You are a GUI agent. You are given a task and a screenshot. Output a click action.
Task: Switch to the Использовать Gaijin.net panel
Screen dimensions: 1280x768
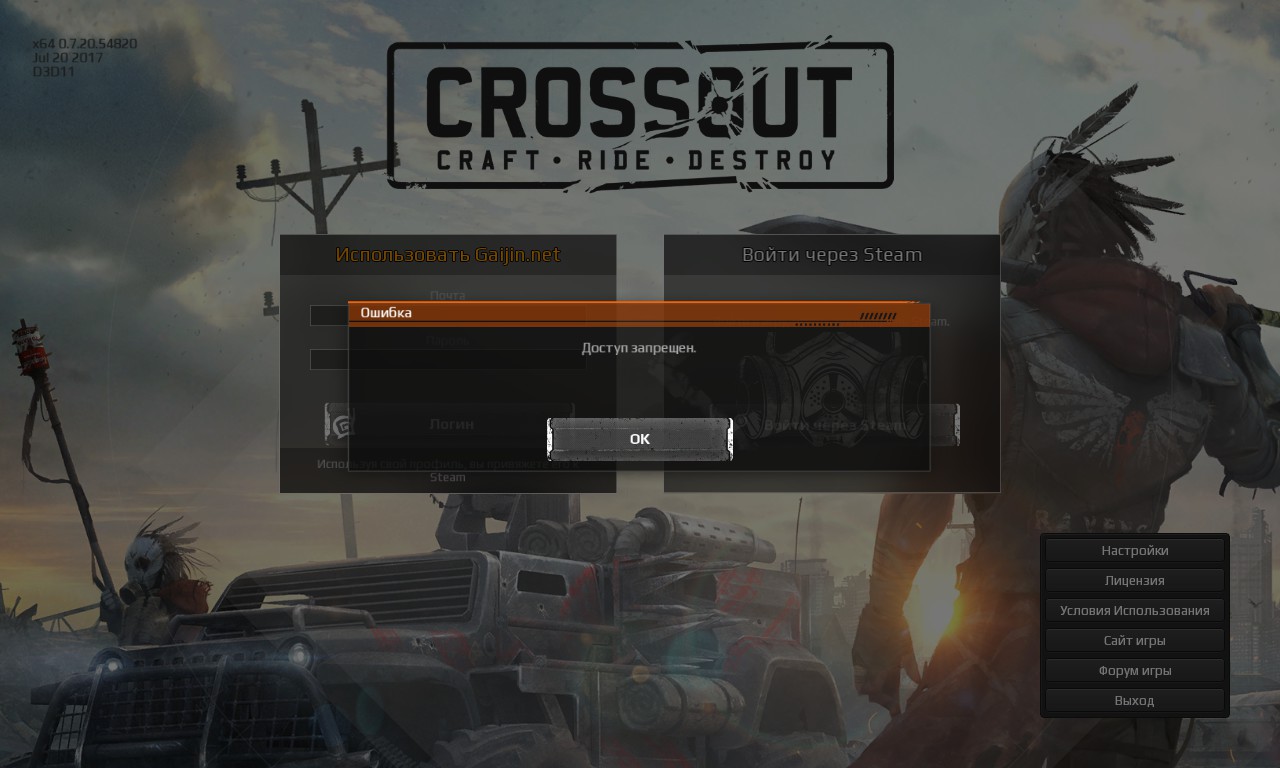447,254
